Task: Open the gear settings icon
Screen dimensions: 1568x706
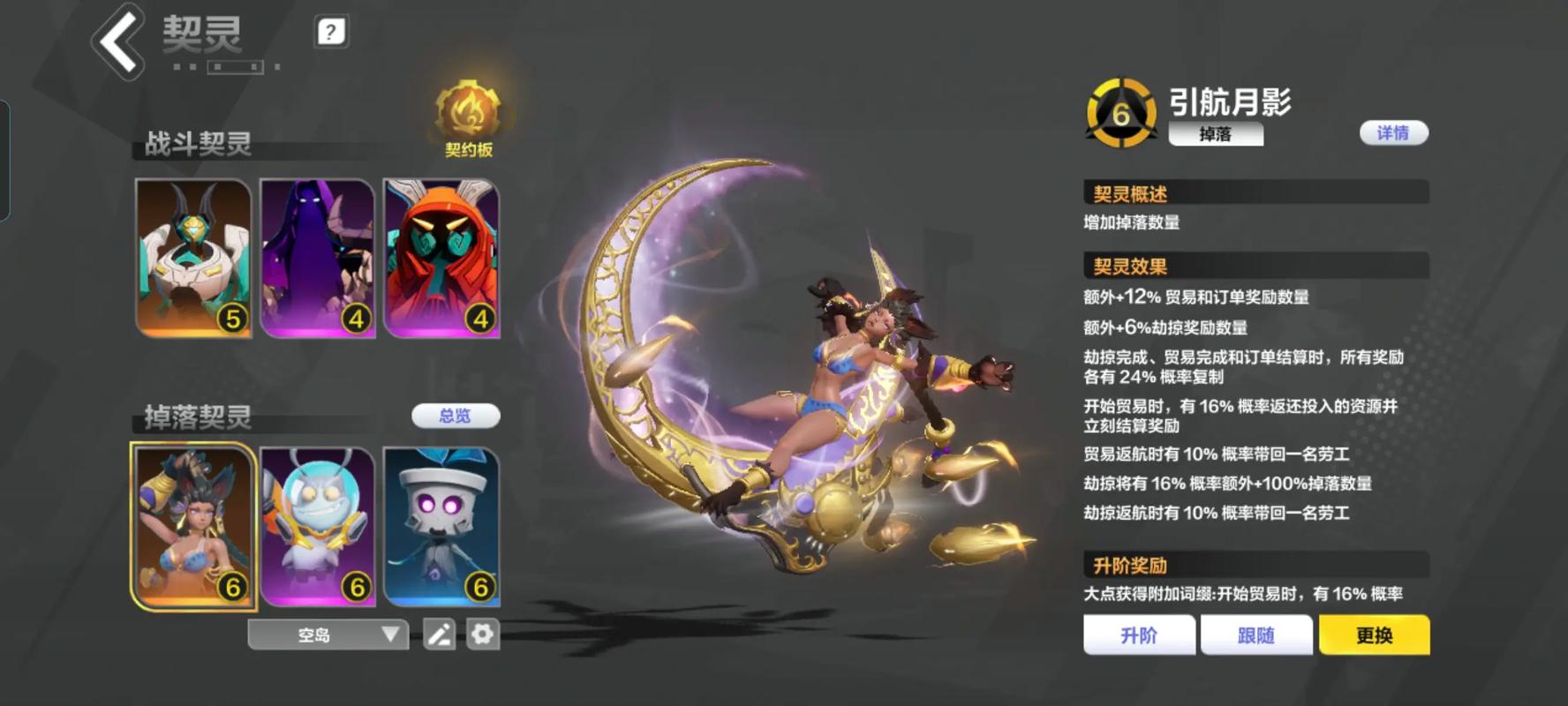Action: click(482, 635)
